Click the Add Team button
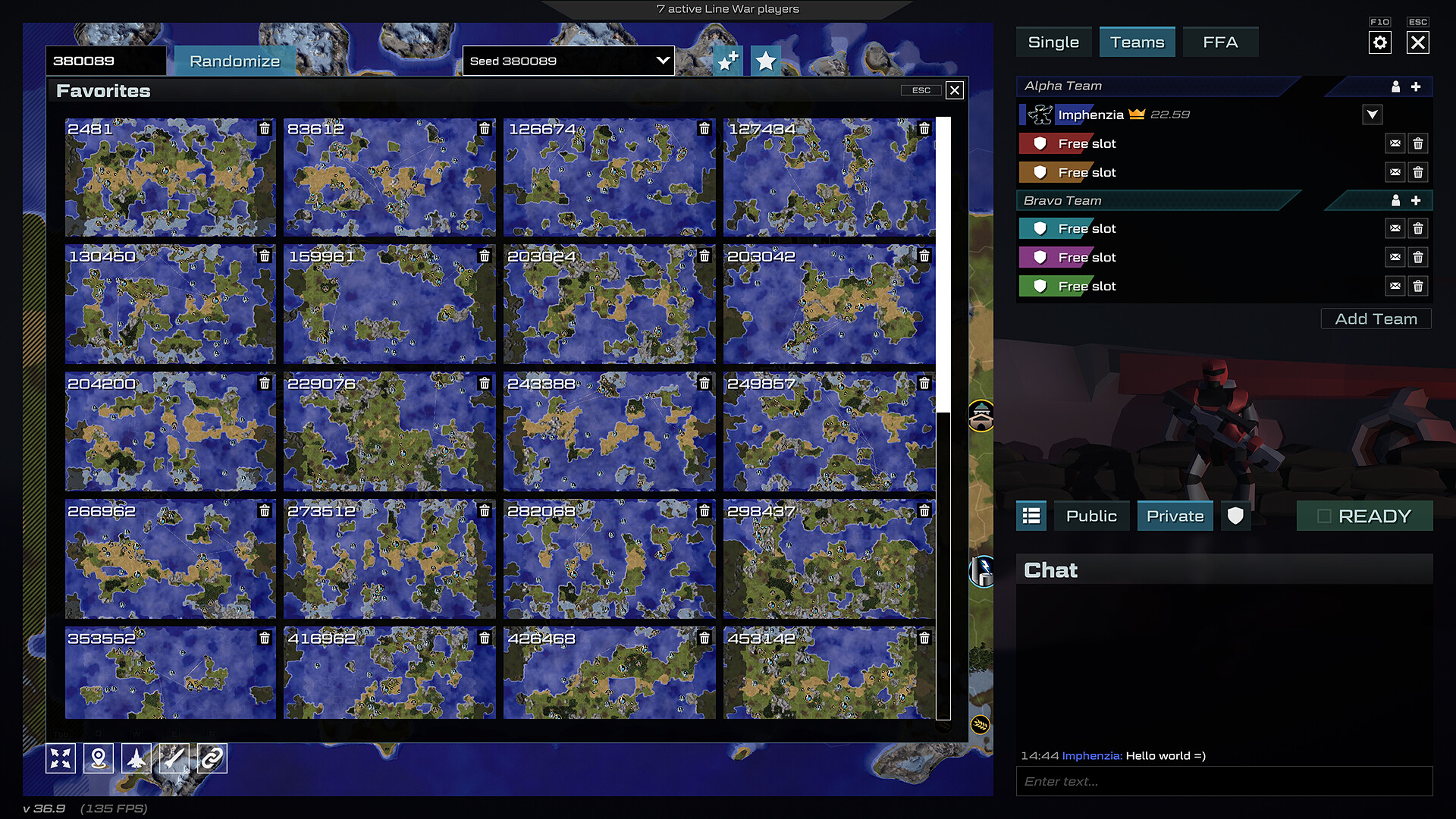This screenshot has height=819, width=1456. (1376, 318)
